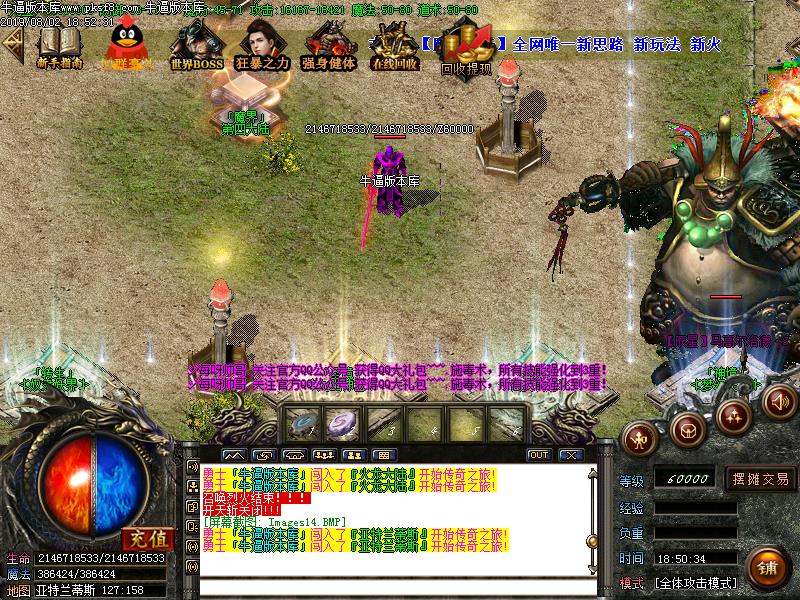This screenshot has width=800, height=600.
Task: Change the 全体攻击模式 attack mode
Action: coord(695,582)
